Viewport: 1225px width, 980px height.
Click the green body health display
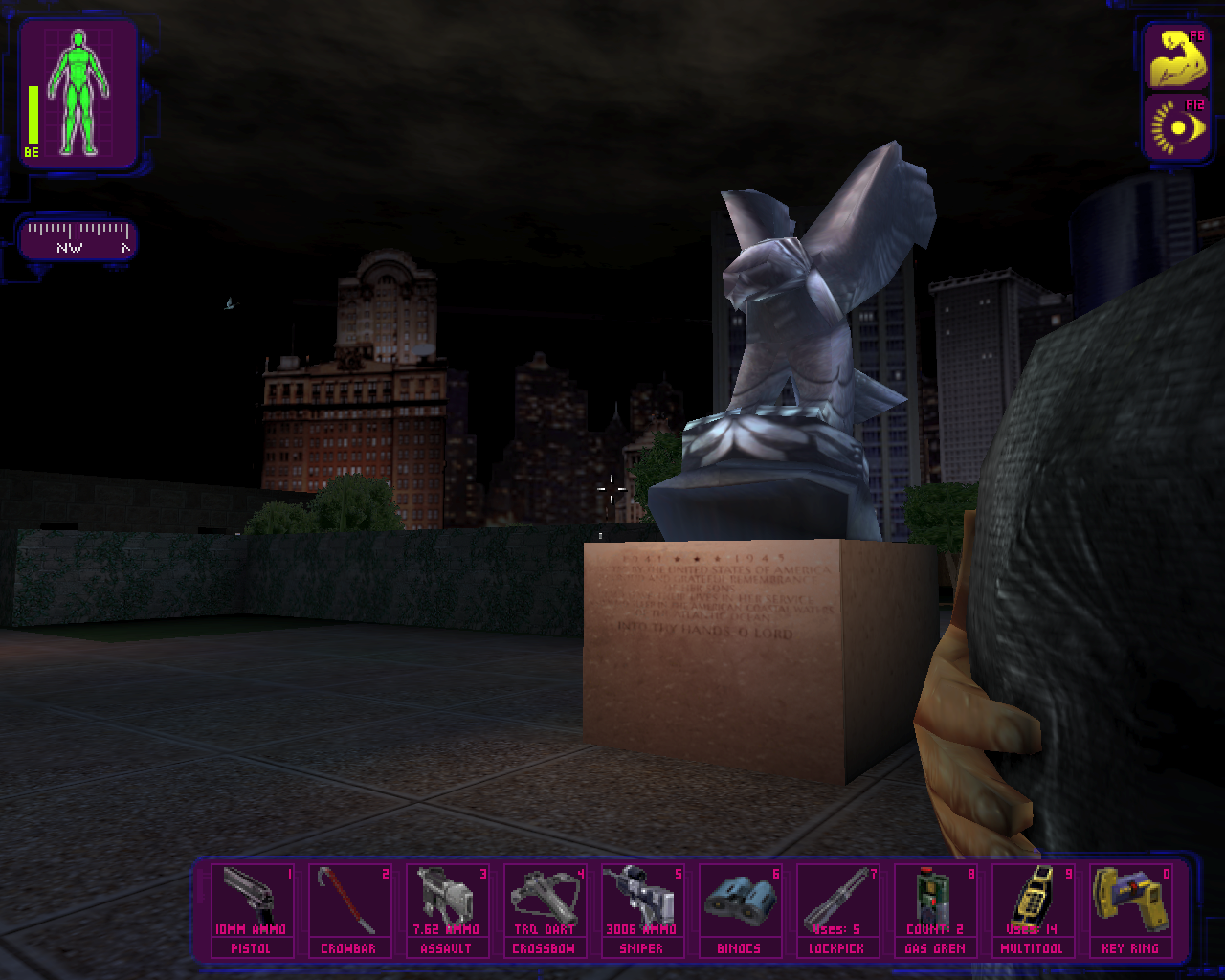[x=80, y=93]
